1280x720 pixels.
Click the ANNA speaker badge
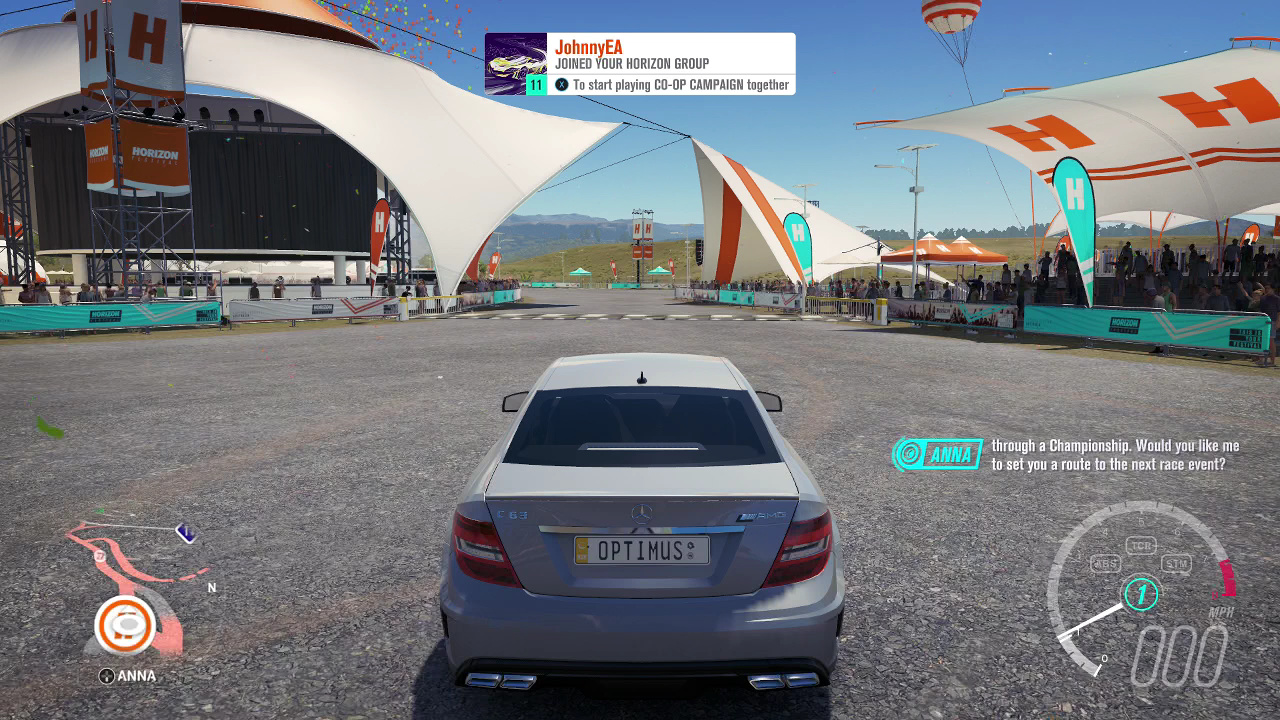click(x=937, y=455)
